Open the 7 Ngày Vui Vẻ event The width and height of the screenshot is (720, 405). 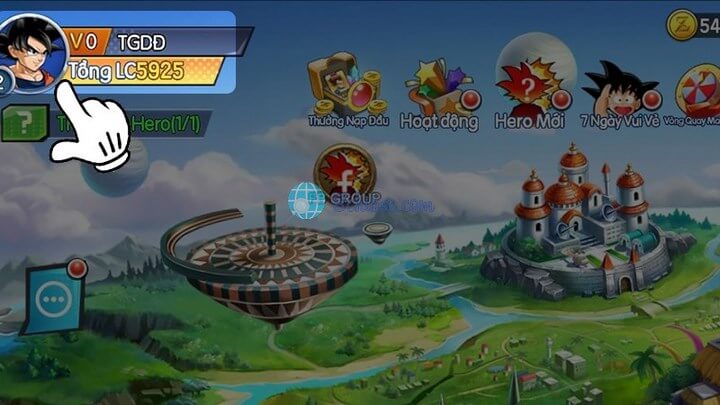click(x=621, y=87)
